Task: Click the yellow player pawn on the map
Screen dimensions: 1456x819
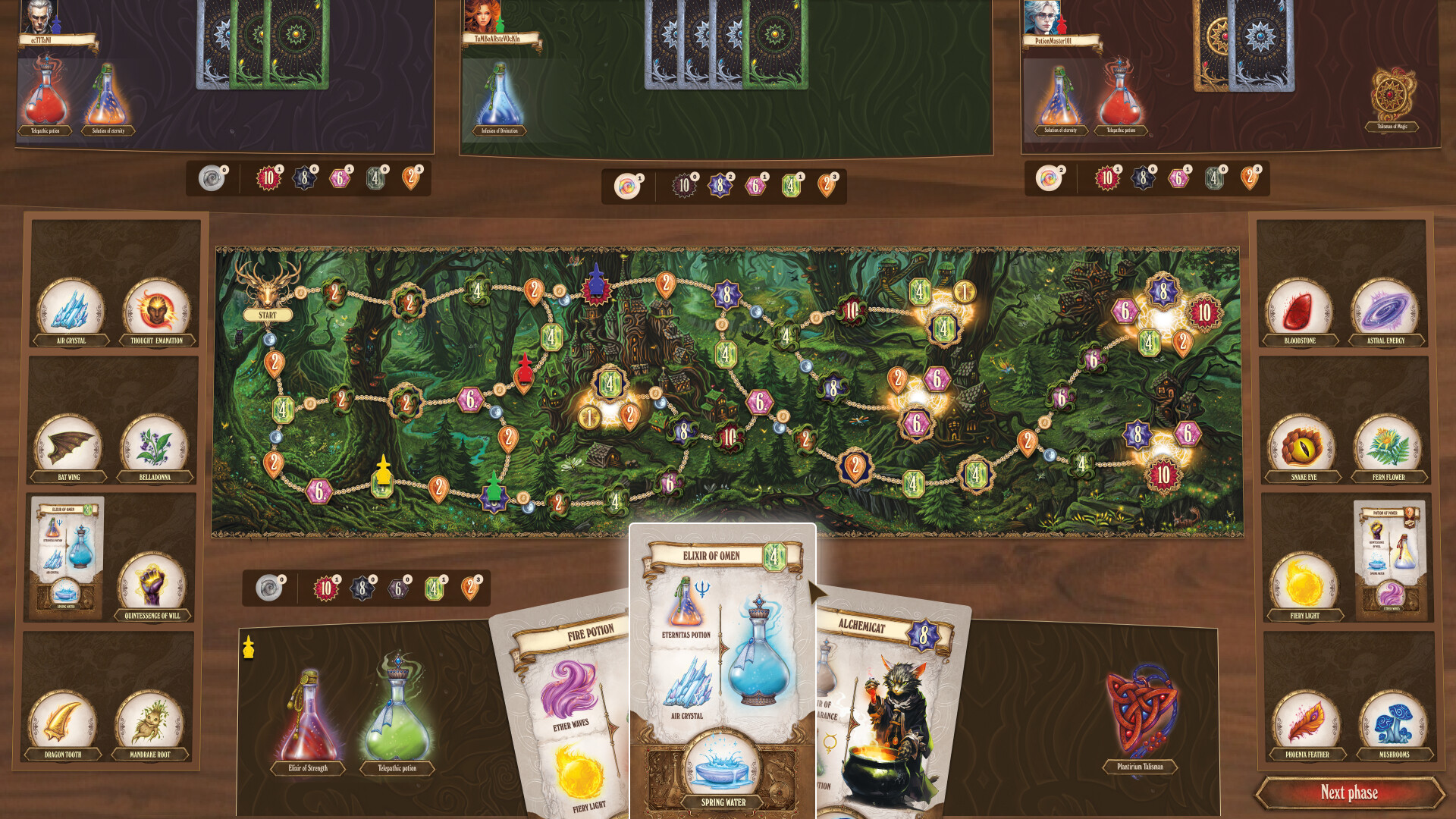Action: (381, 472)
